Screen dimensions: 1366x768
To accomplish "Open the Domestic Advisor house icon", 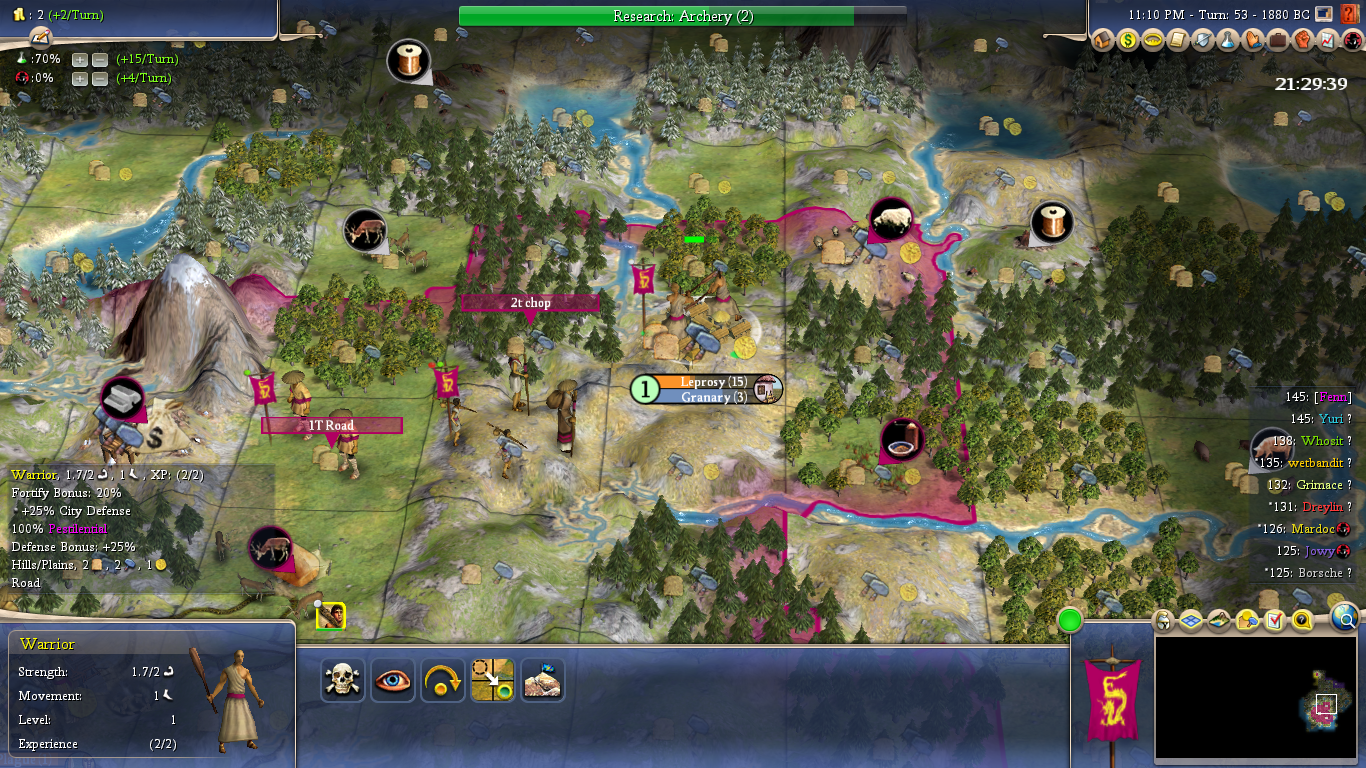I will coord(1104,40).
